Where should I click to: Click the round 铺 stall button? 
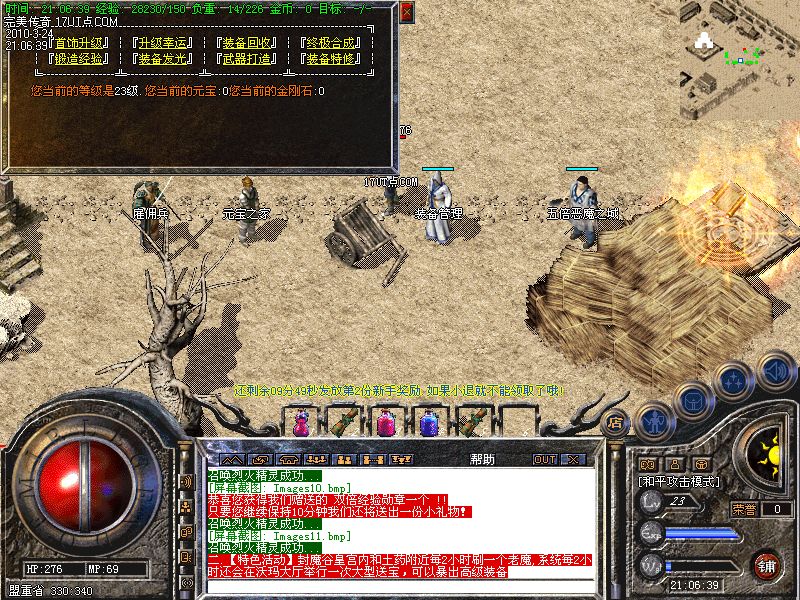766,566
